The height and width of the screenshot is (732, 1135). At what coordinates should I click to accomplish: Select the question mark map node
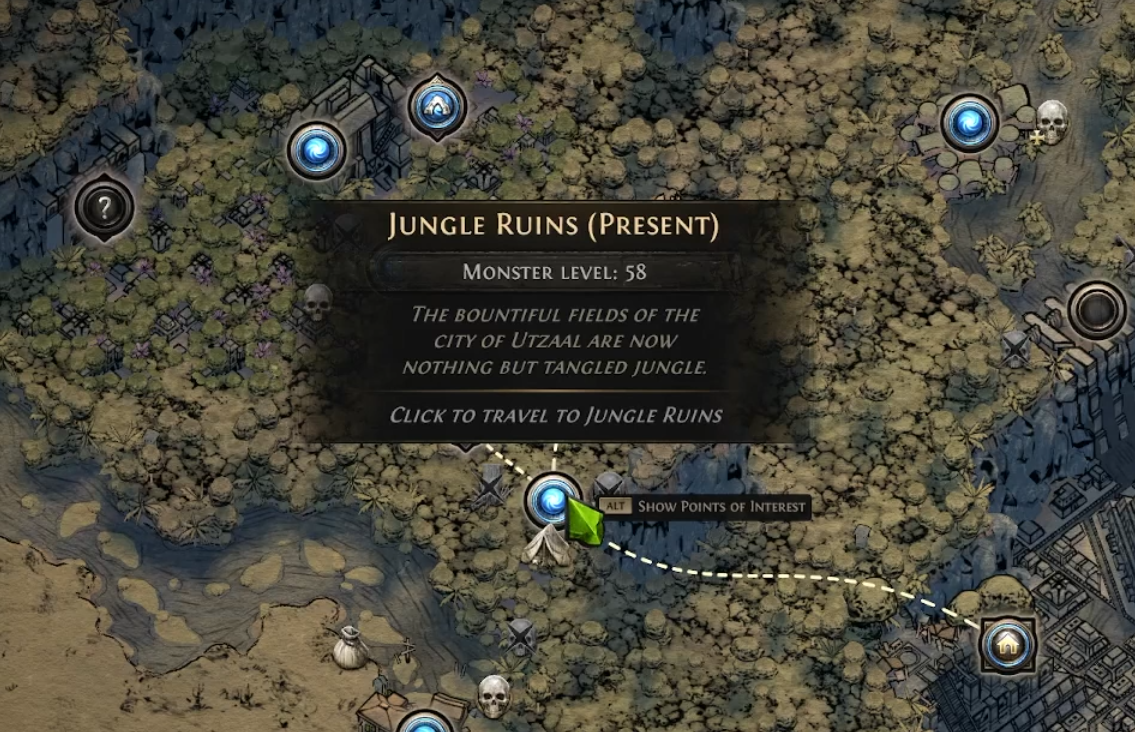(104, 208)
